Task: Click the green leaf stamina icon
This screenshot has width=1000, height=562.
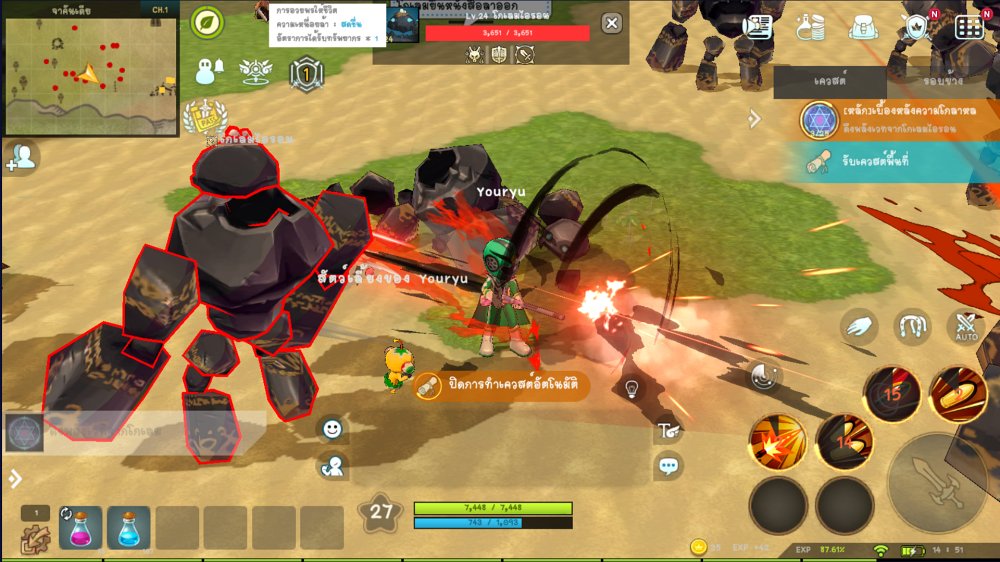Action: click(207, 22)
